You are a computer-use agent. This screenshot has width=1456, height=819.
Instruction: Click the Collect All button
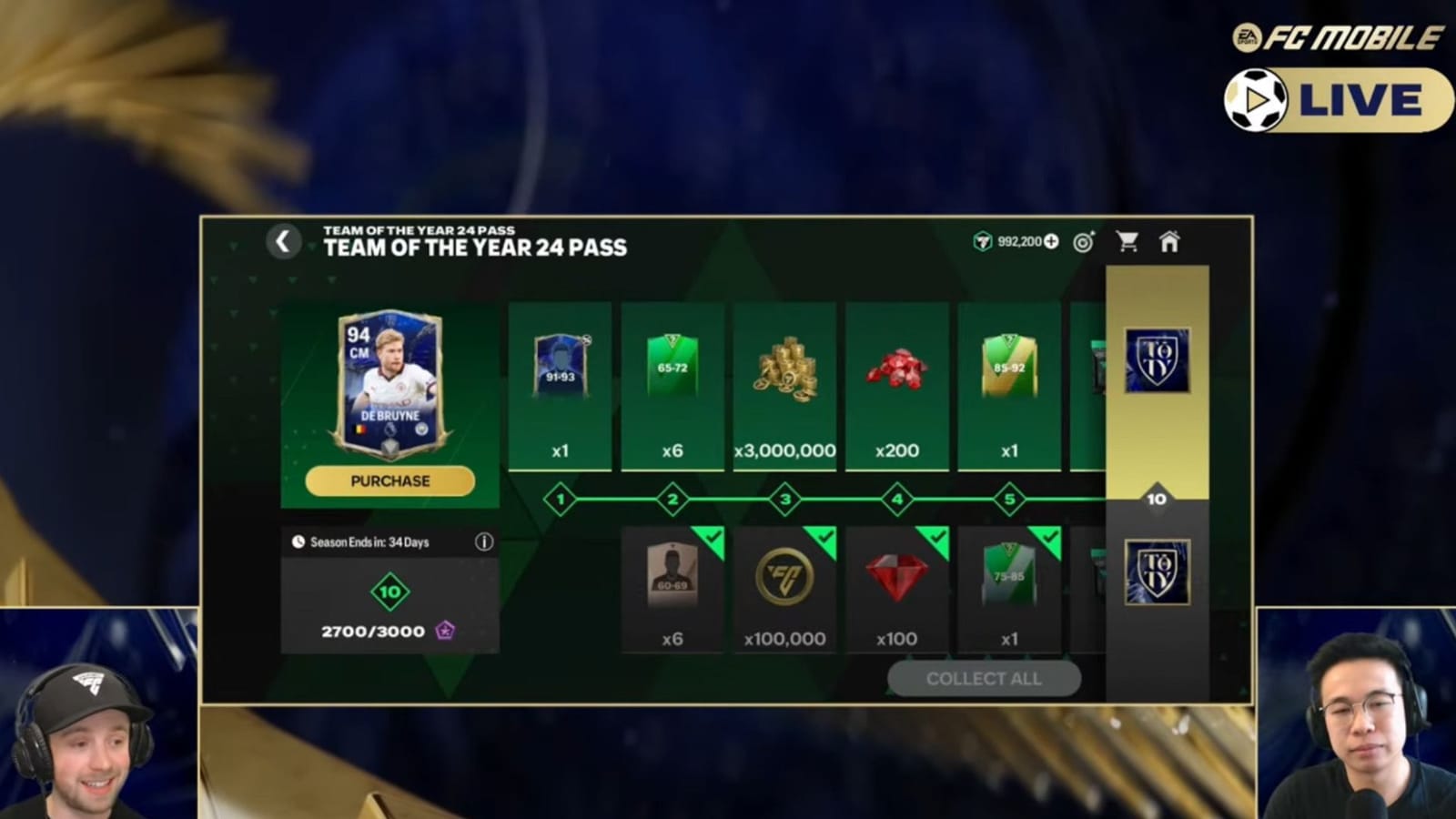[984, 678]
